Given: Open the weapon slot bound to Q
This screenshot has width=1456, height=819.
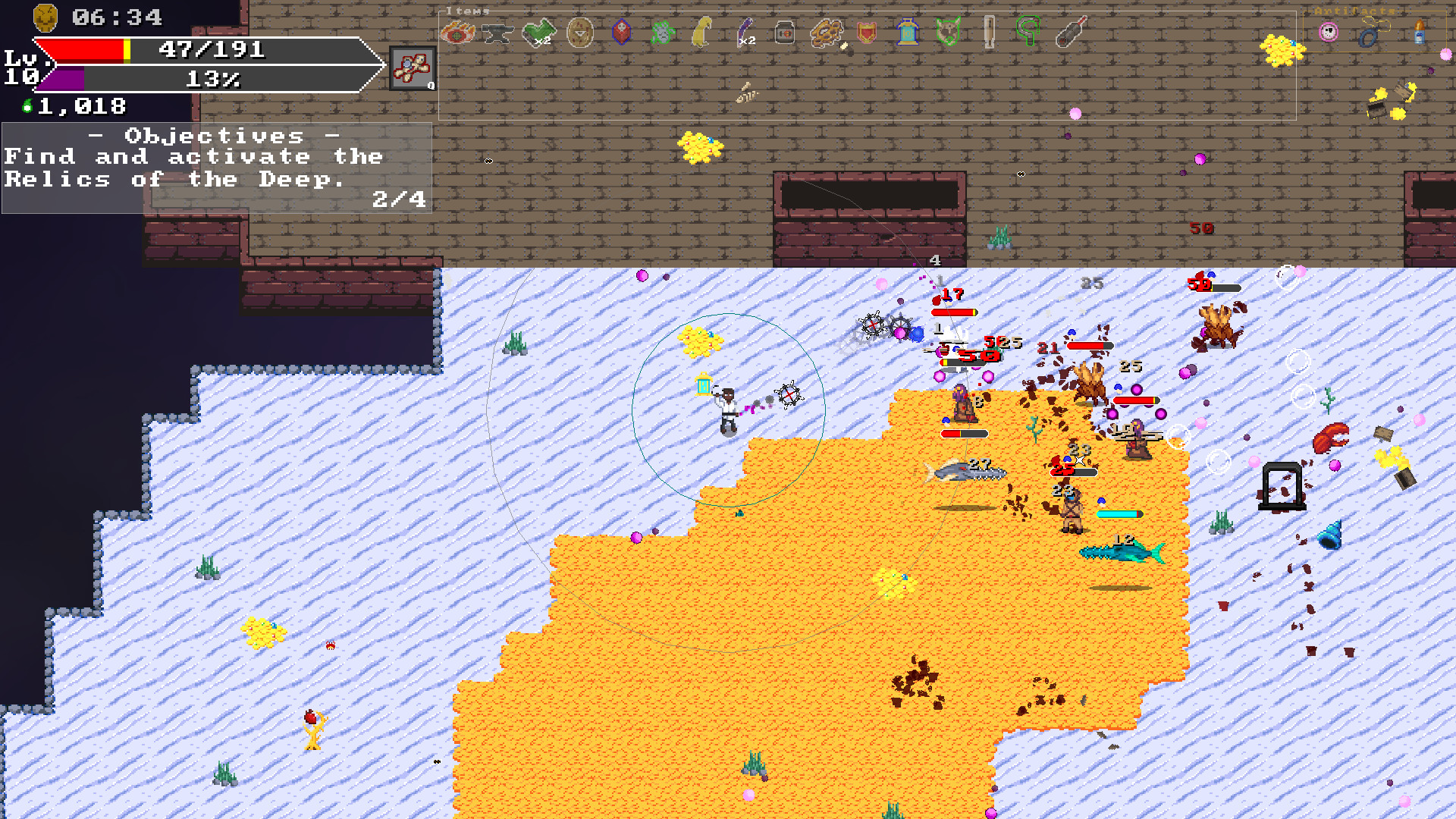Looking at the screenshot, I should coord(412,67).
